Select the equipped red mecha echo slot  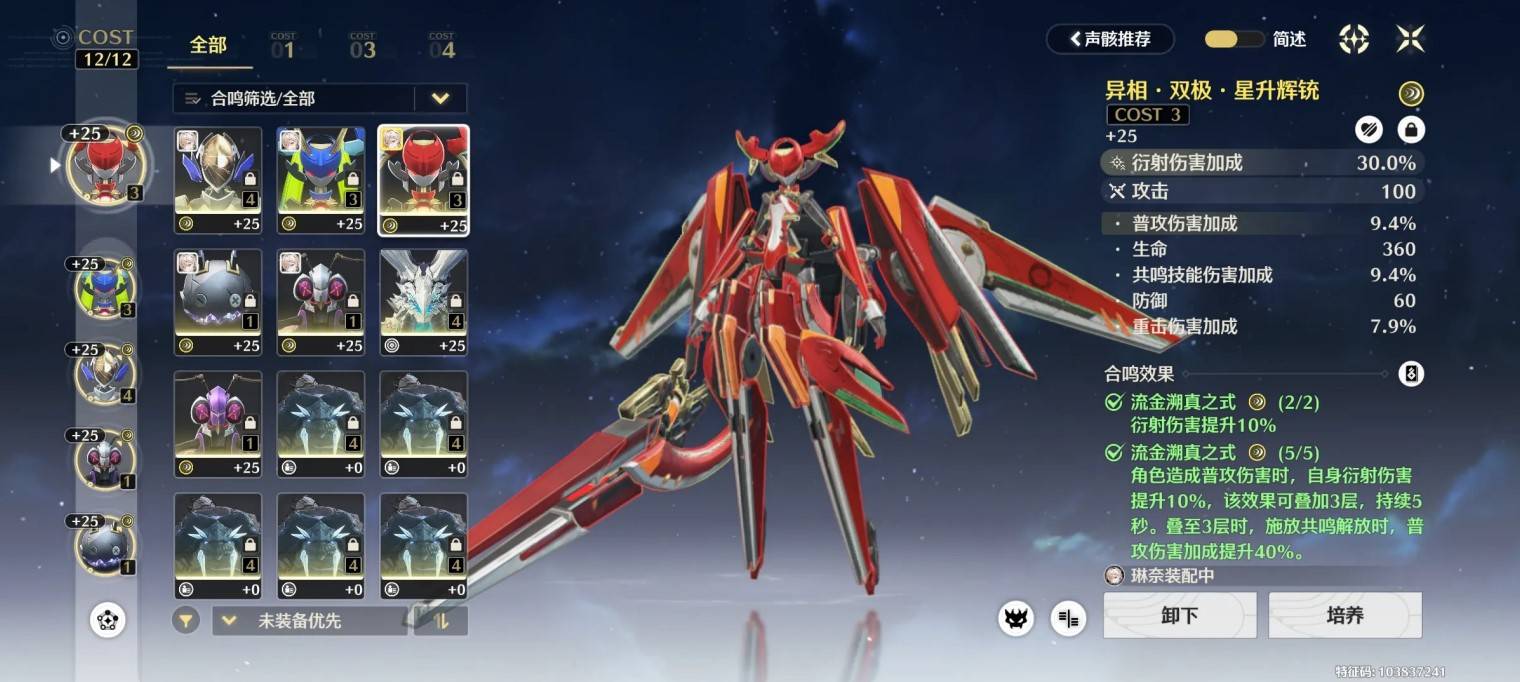click(x=107, y=164)
